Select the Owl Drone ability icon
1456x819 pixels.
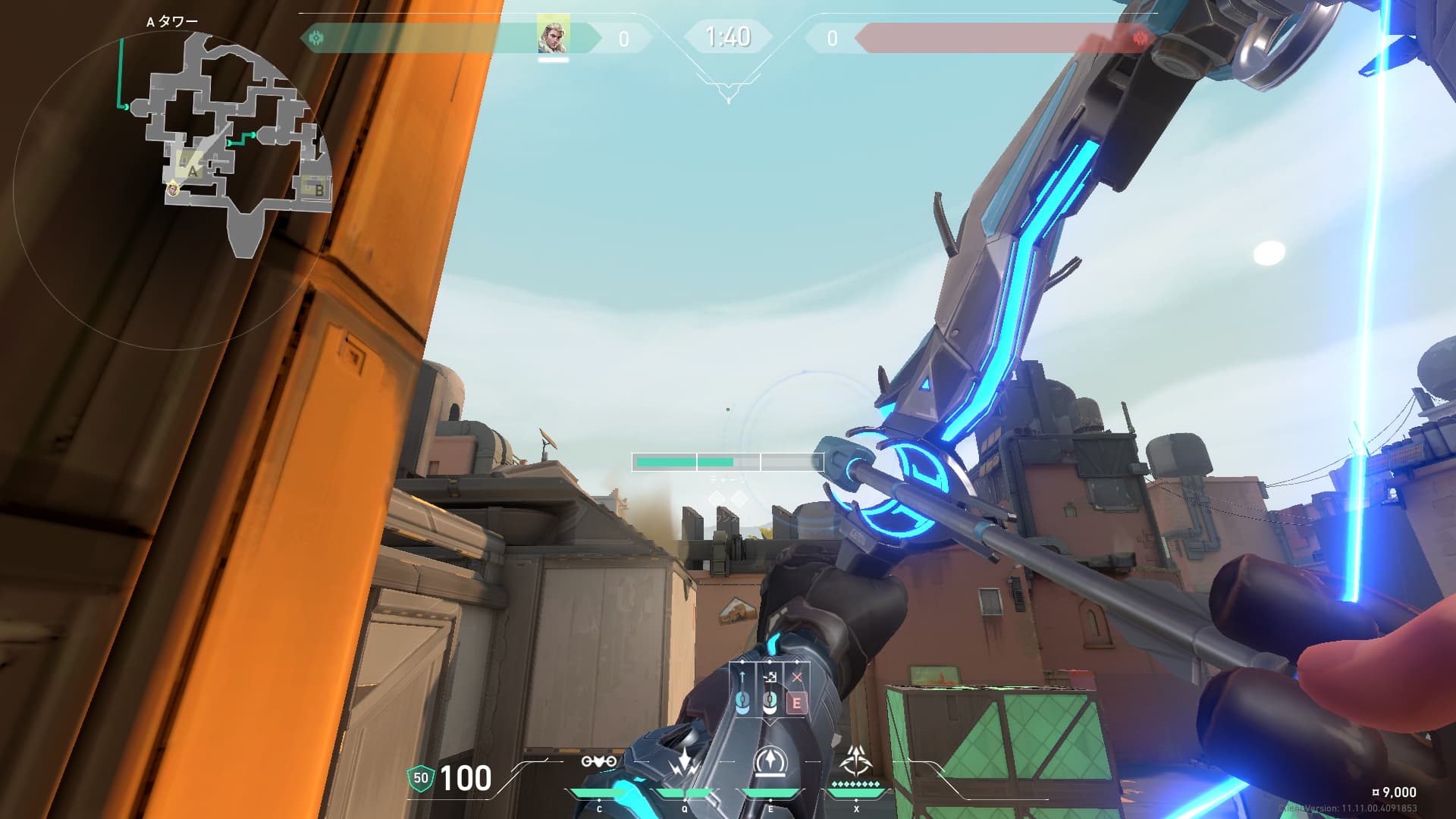click(598, 761)
